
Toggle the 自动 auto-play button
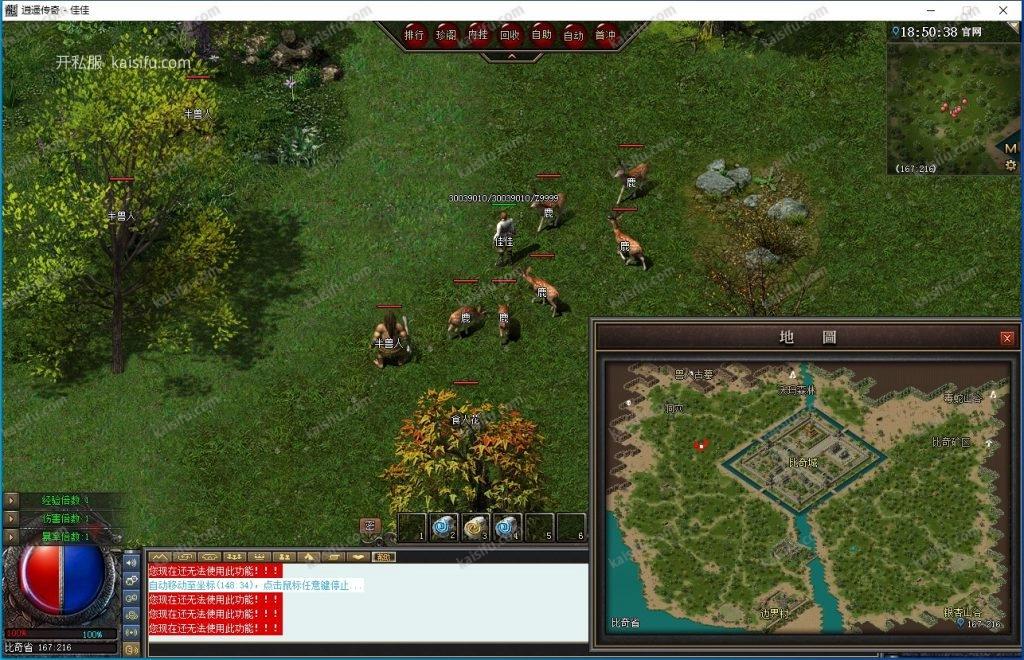(573, 35)
